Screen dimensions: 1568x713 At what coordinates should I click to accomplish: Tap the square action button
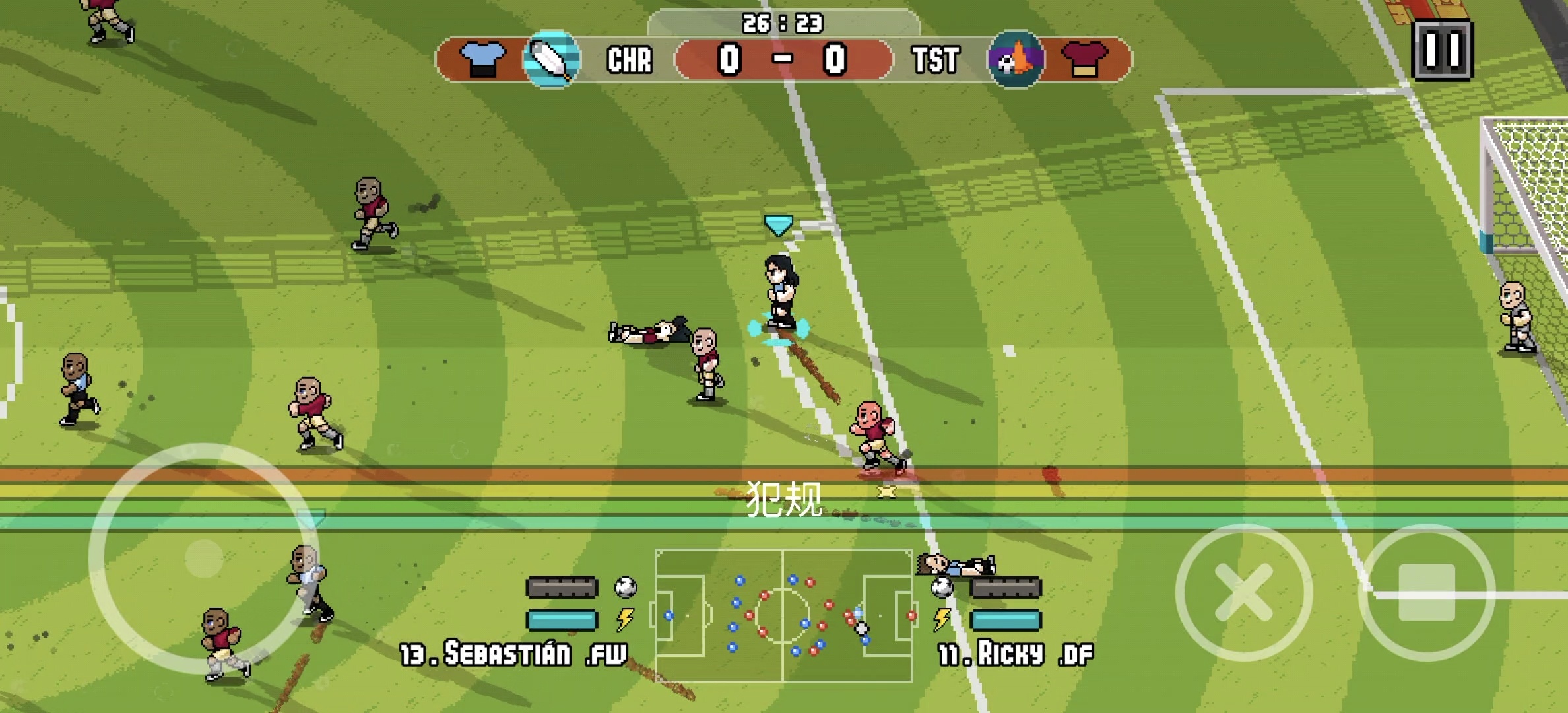(x=1427, y=592)
